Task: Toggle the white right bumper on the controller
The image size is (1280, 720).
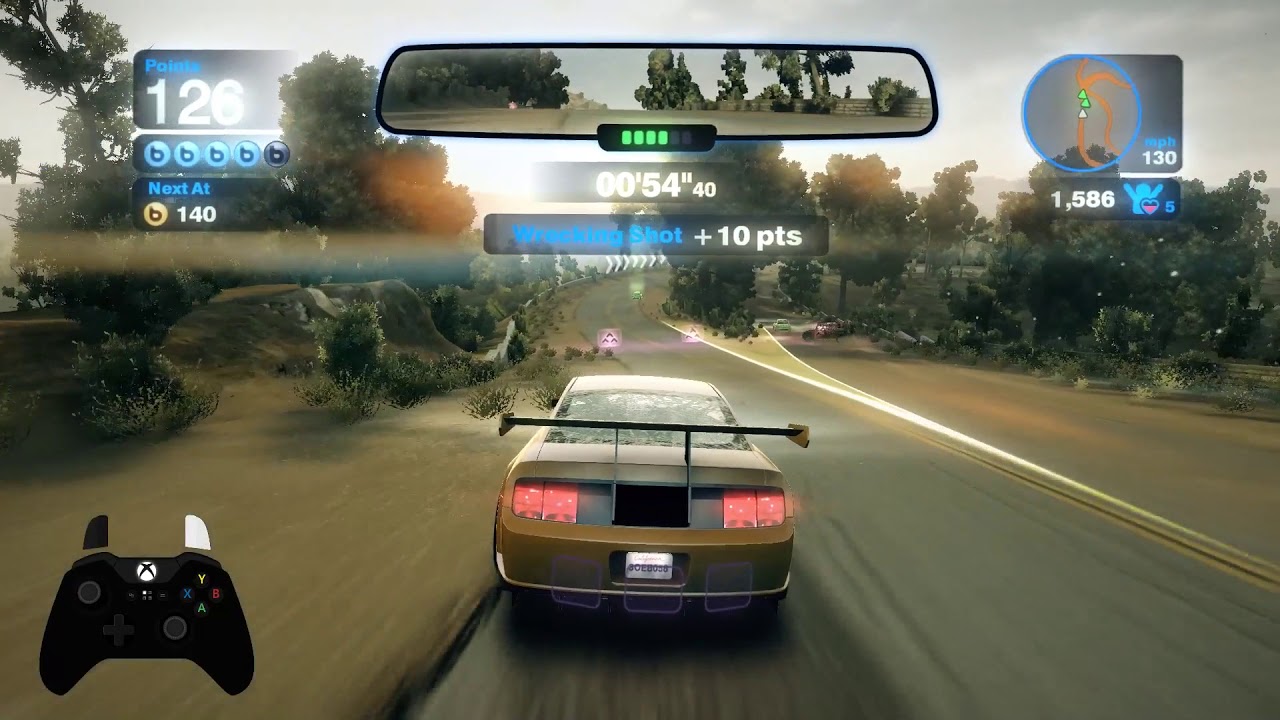Action: pyautogui.click(x=196, y=530)
